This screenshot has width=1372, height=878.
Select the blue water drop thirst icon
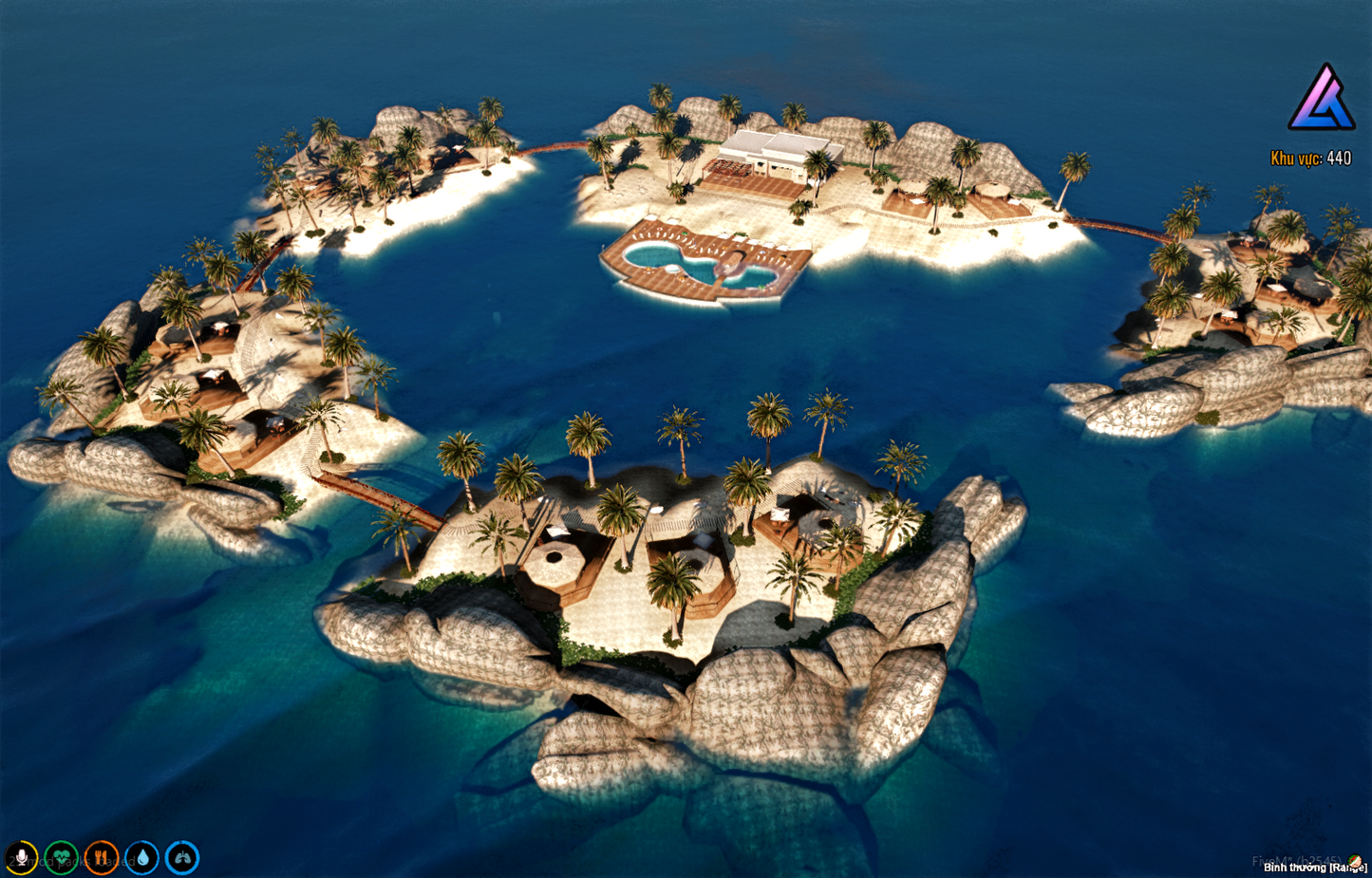(142, 858)
